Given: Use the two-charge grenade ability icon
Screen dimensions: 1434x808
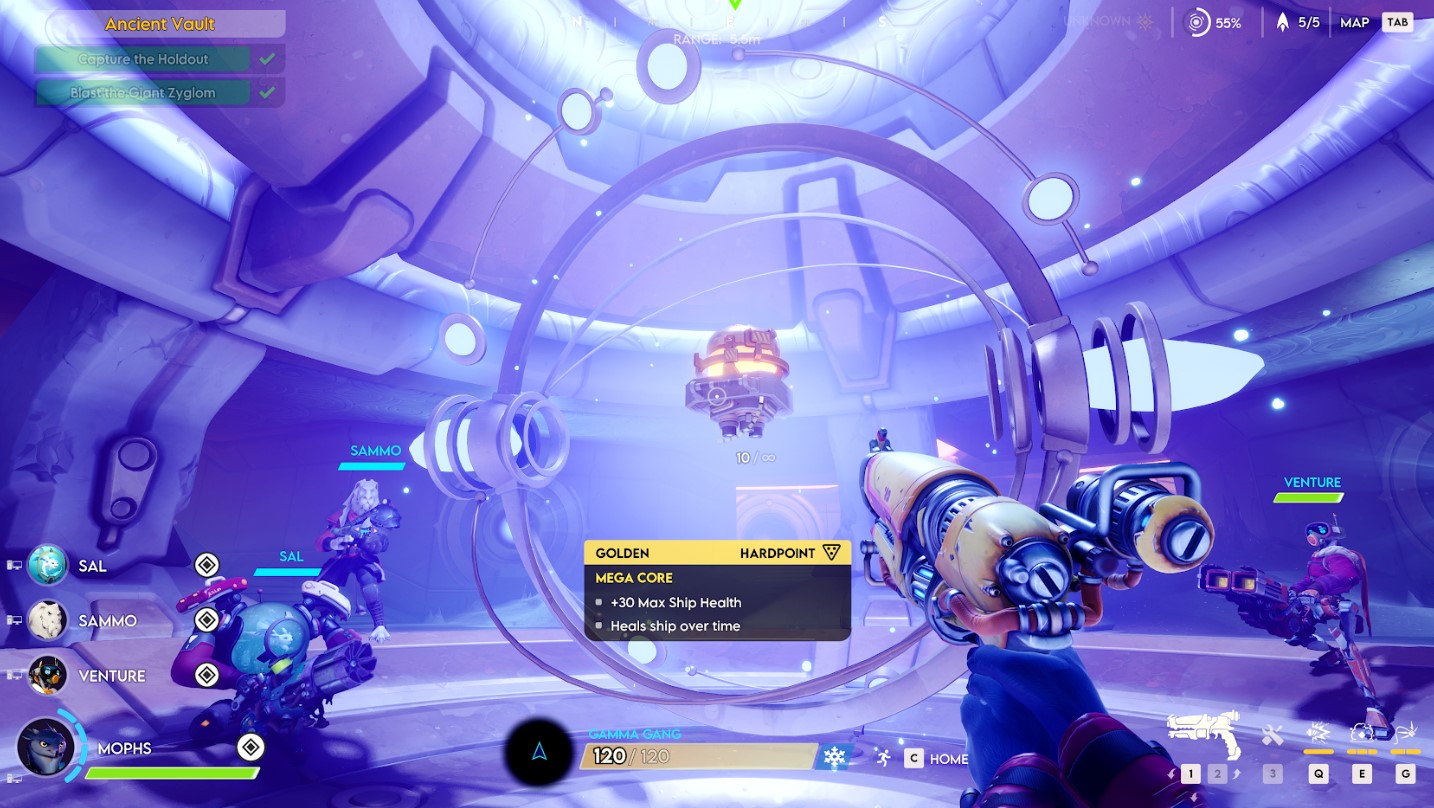Looking at the screenshot, I should point(1405,733).
